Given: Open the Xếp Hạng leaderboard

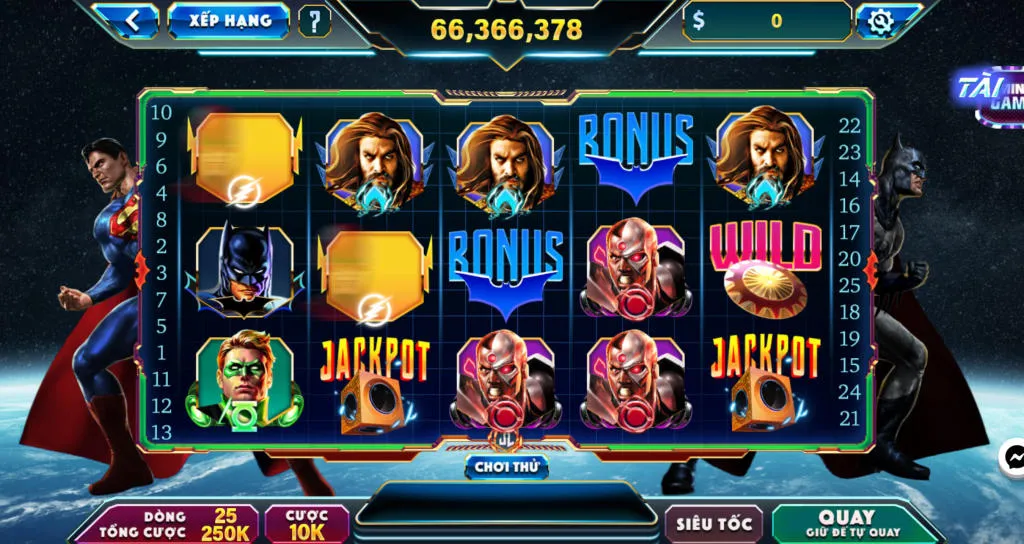Looking at the screenshot, I should click(228, 20).
